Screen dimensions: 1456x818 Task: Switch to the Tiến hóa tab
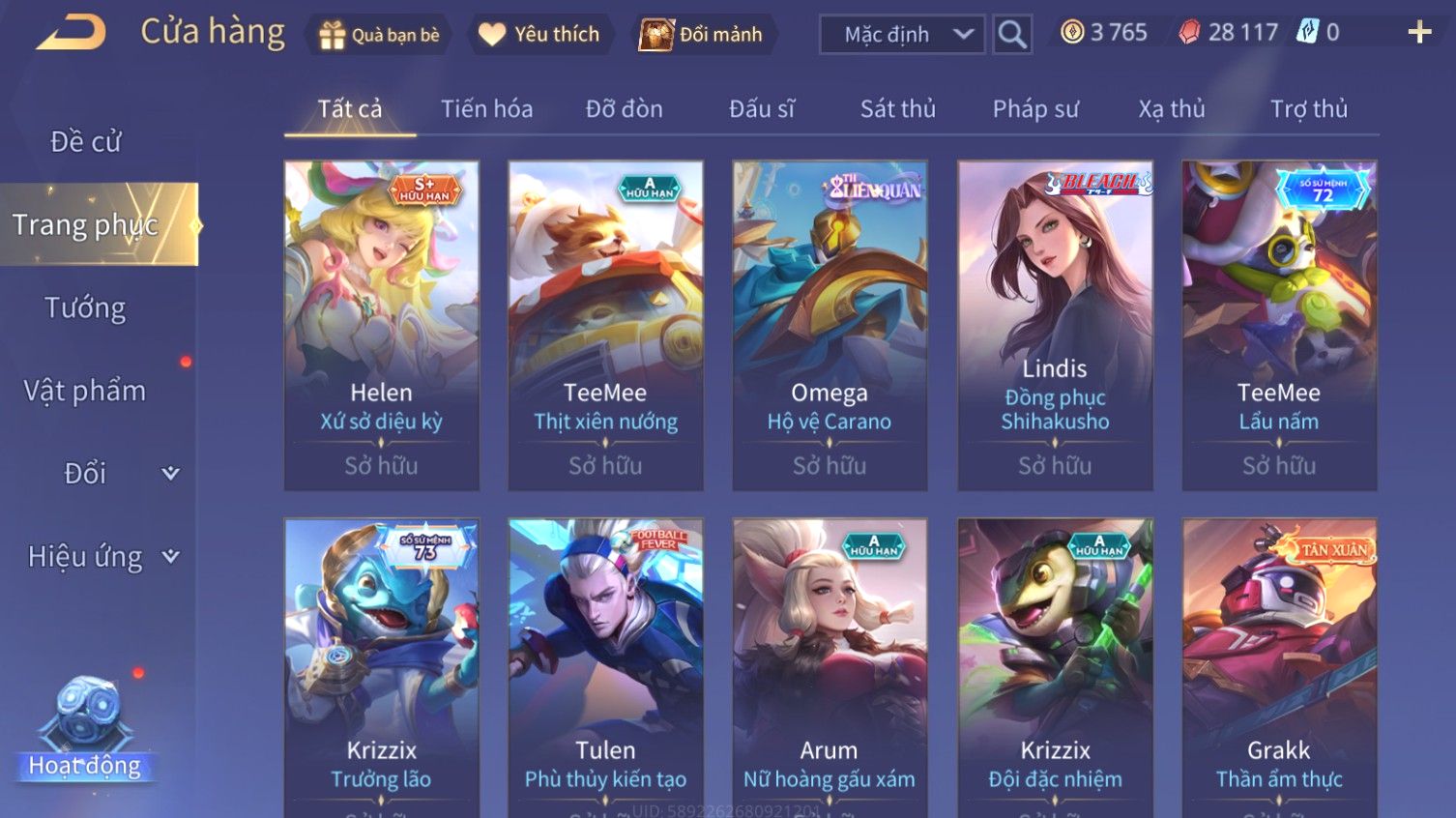pos(486,109)
